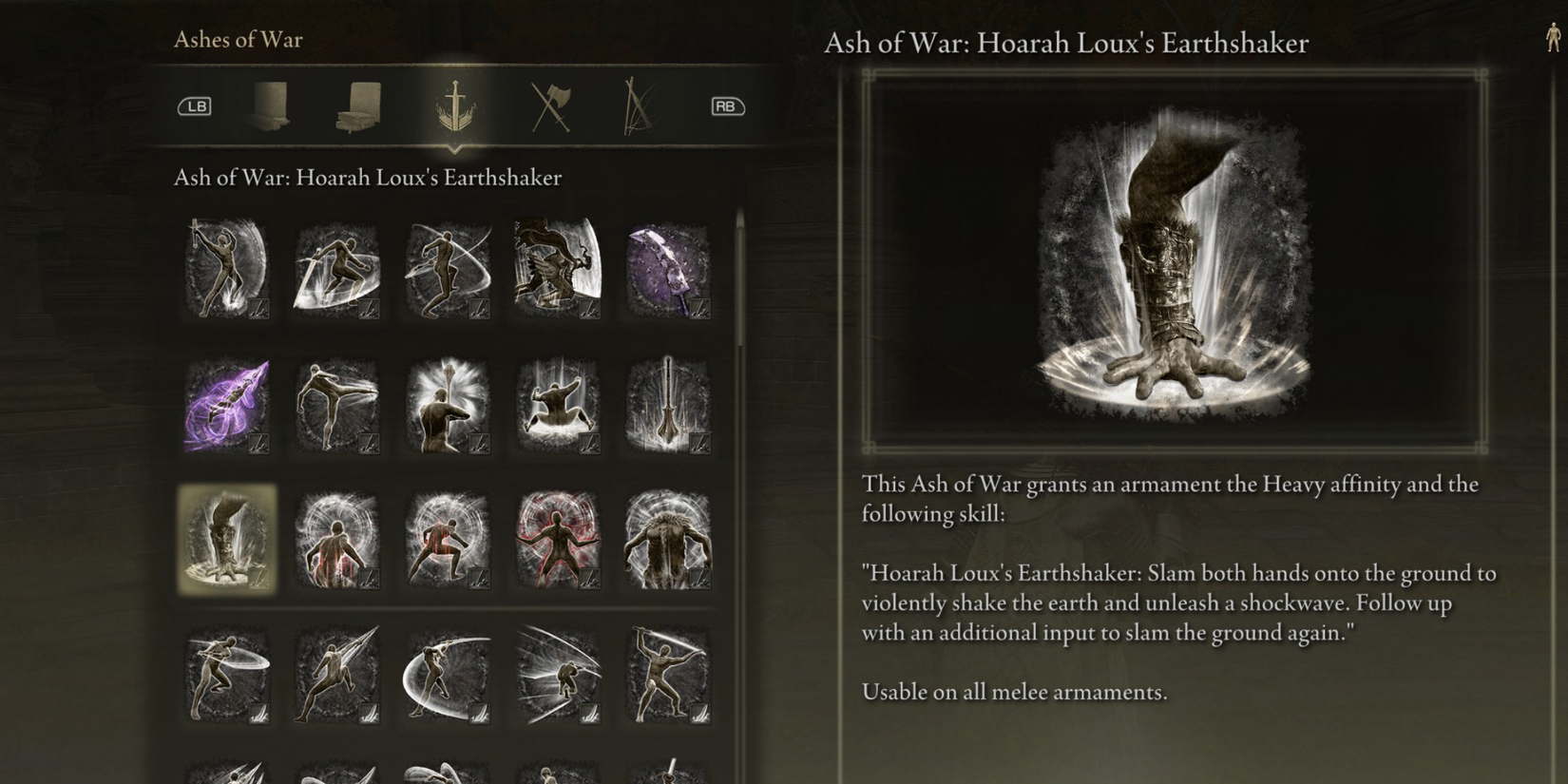The width and height of the screenshot is (1568, 784).
Task: Click the crouching slam Ash of War icon
Action: pos(557,404)
